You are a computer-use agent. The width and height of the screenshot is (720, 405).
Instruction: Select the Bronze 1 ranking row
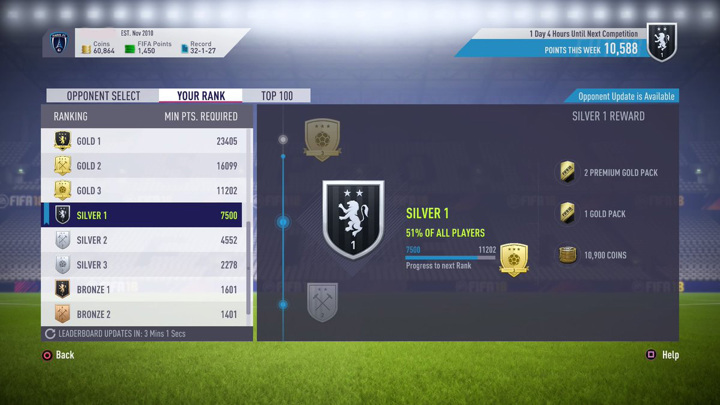[x=146, y=289]
